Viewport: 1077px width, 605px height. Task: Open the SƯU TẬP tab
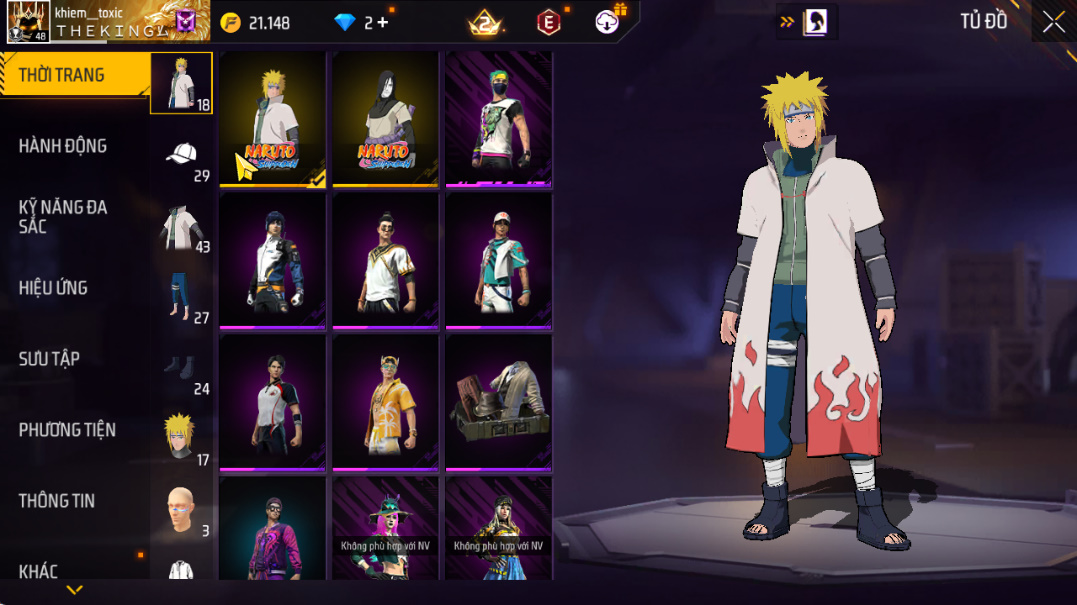pyautogui.click(x=49, y=359)
